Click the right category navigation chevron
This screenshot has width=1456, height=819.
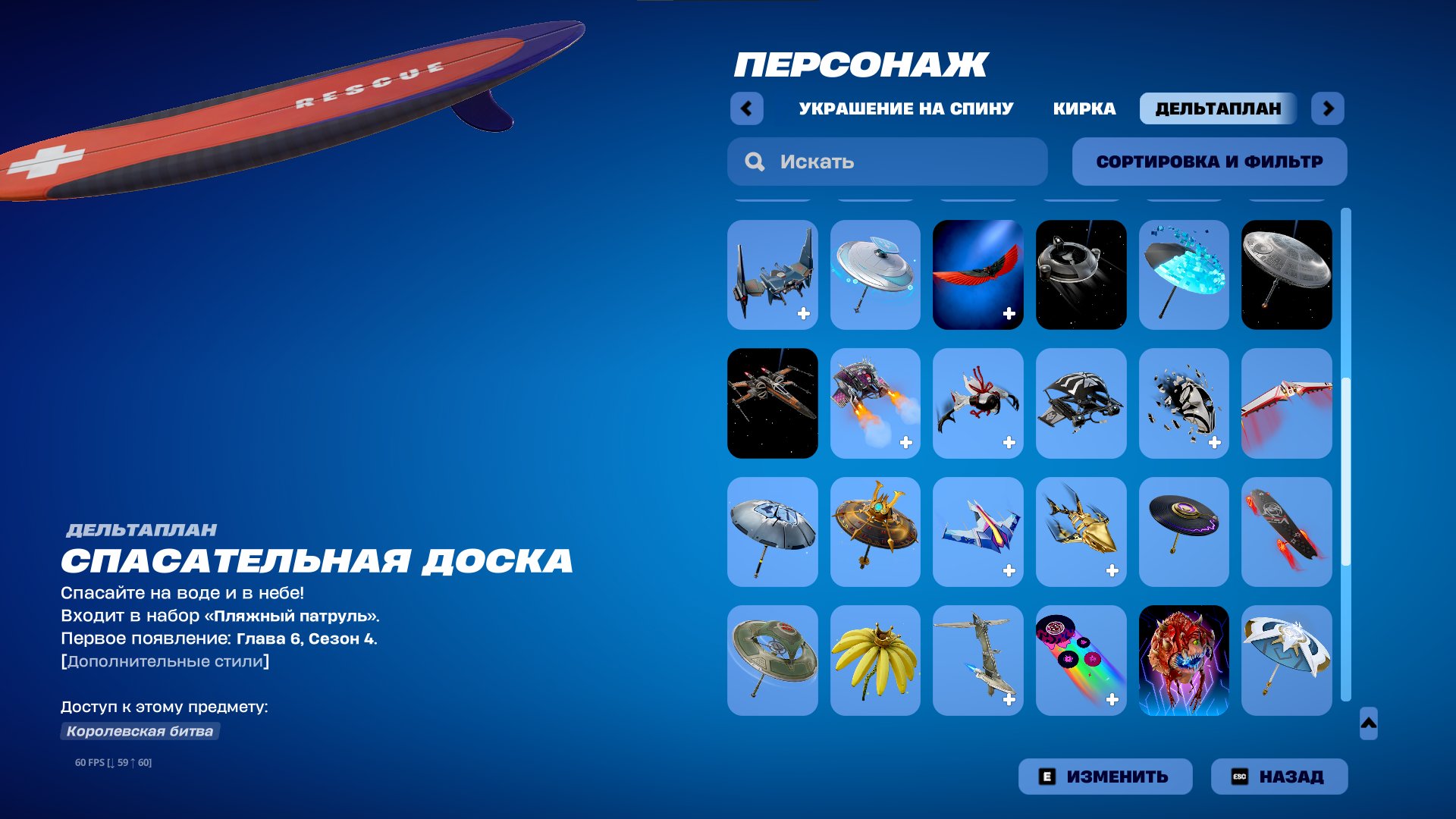(x=1329, y=108)
